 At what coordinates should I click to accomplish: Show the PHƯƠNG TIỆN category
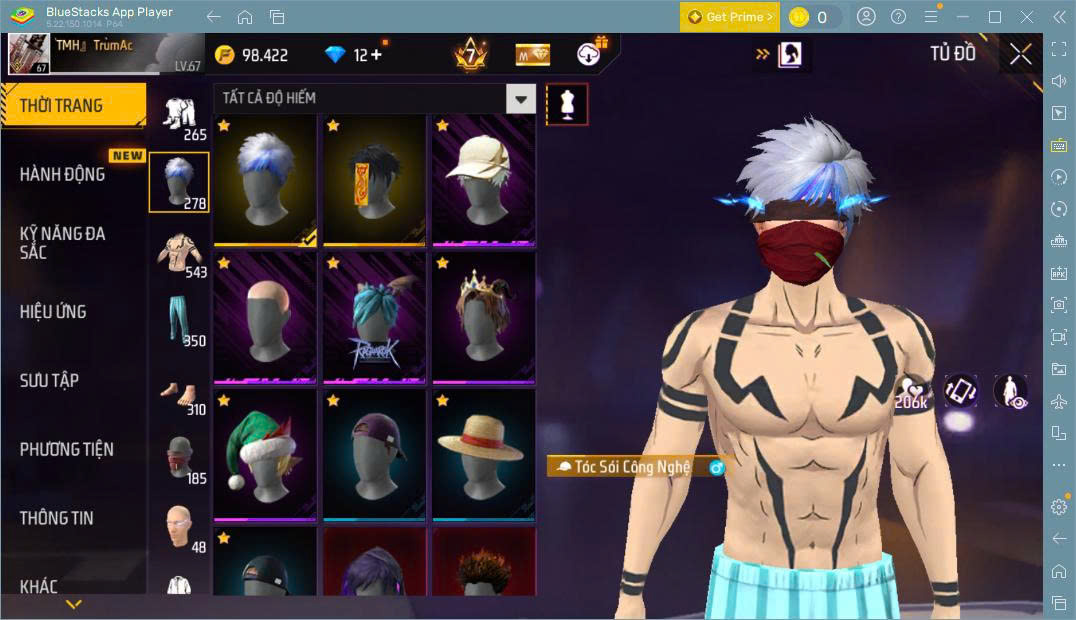coord(66,449)
